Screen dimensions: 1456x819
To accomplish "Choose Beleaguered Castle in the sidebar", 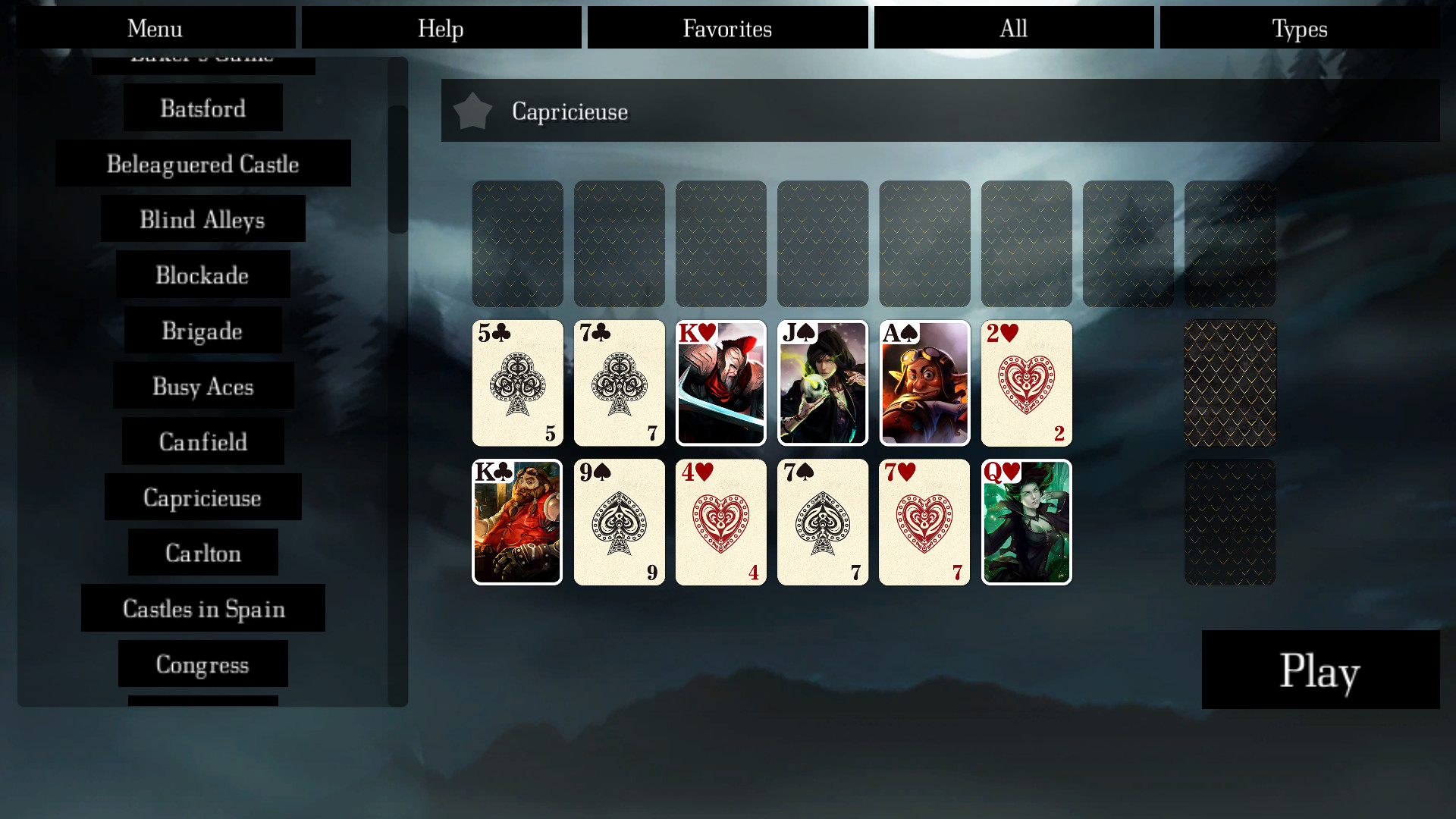I will [202, 163].
